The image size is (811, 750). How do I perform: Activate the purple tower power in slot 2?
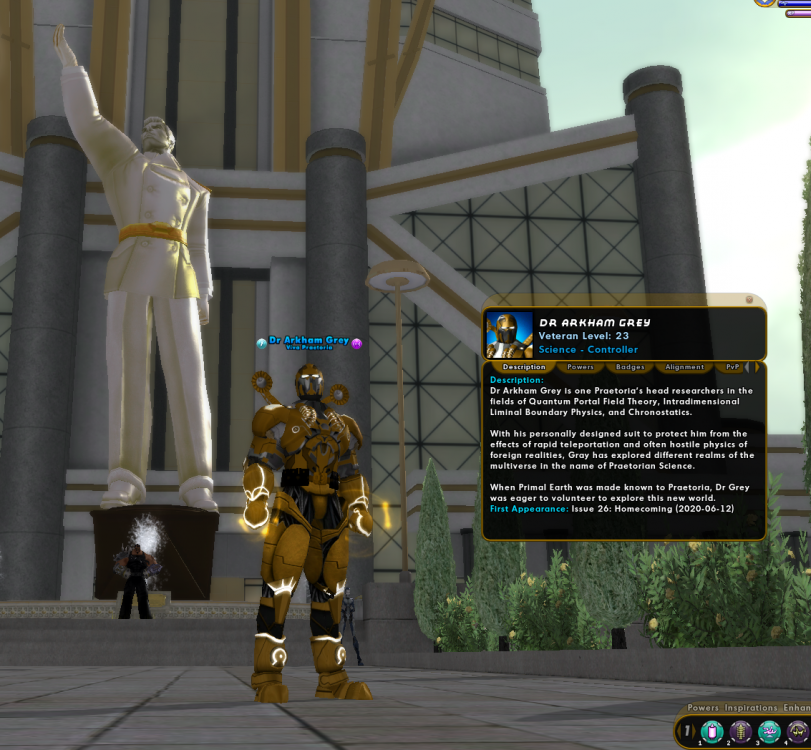(741, 732)
